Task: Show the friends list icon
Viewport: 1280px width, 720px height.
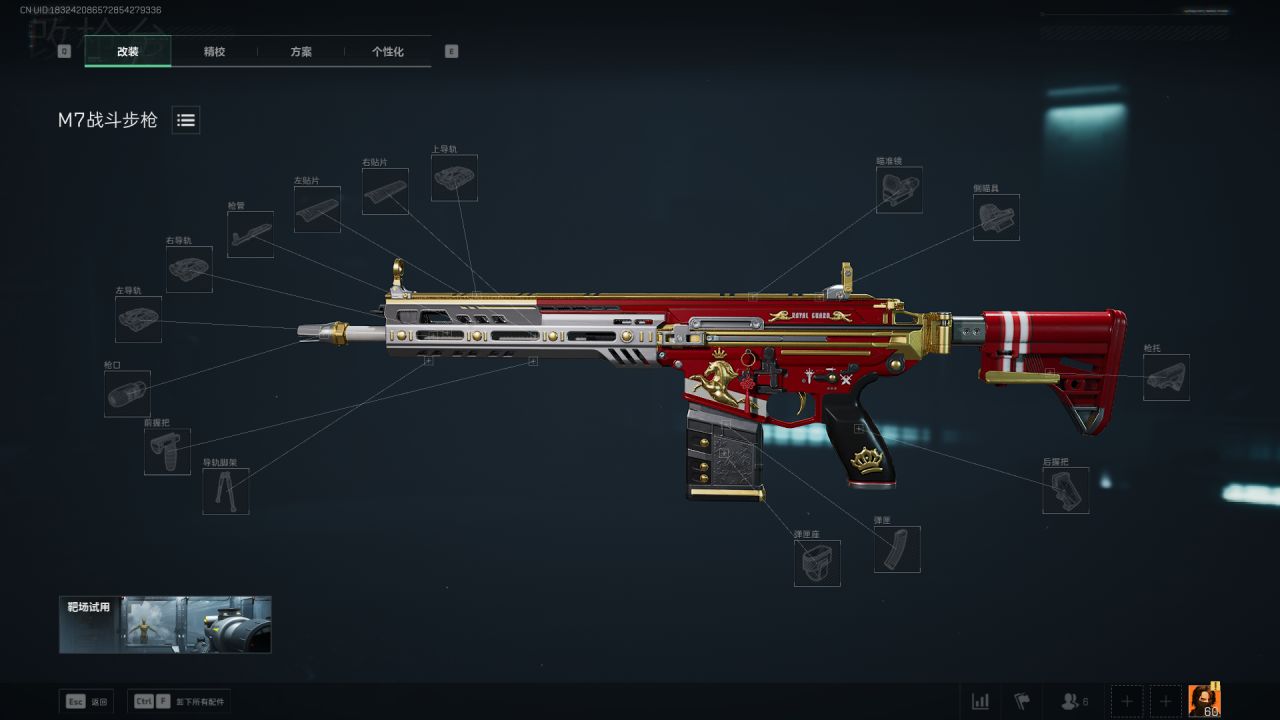Action: pyautogui.click(x=1074, y=701)
